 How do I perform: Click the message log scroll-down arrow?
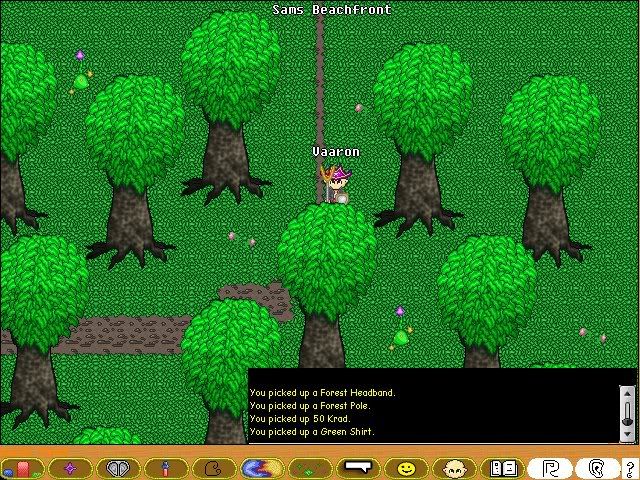coord(627,434)
